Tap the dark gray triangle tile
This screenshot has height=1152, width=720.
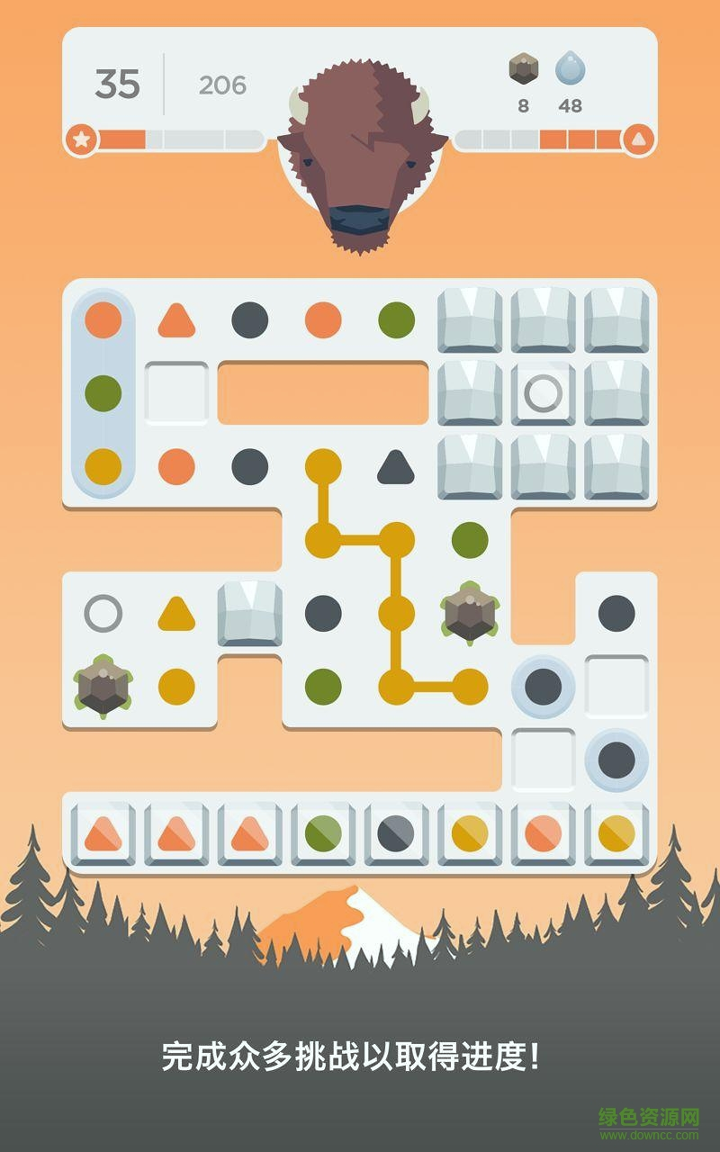pos(396,466)
